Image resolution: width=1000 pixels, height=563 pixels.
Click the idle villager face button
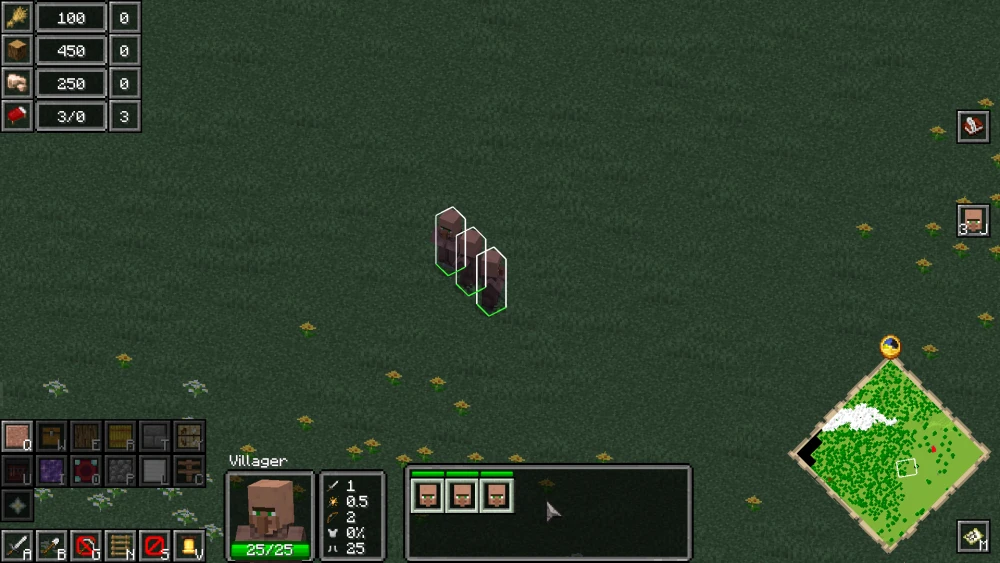pyautogui.click(x=972, y=219)
